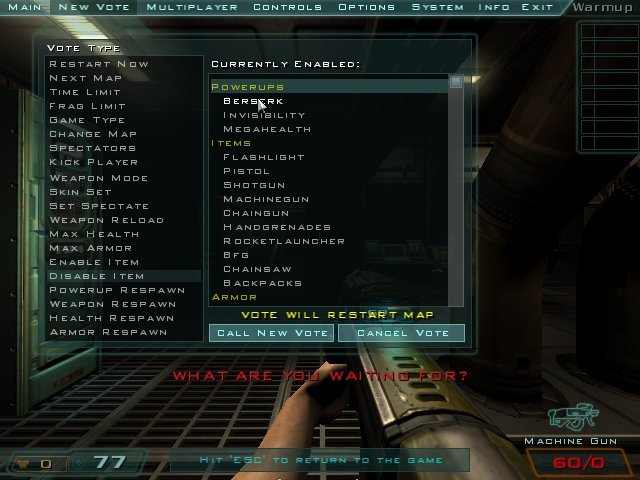This screenshot has height=480, width=640.
Task: Go to the System tab
Action: (x=438, y=7)
